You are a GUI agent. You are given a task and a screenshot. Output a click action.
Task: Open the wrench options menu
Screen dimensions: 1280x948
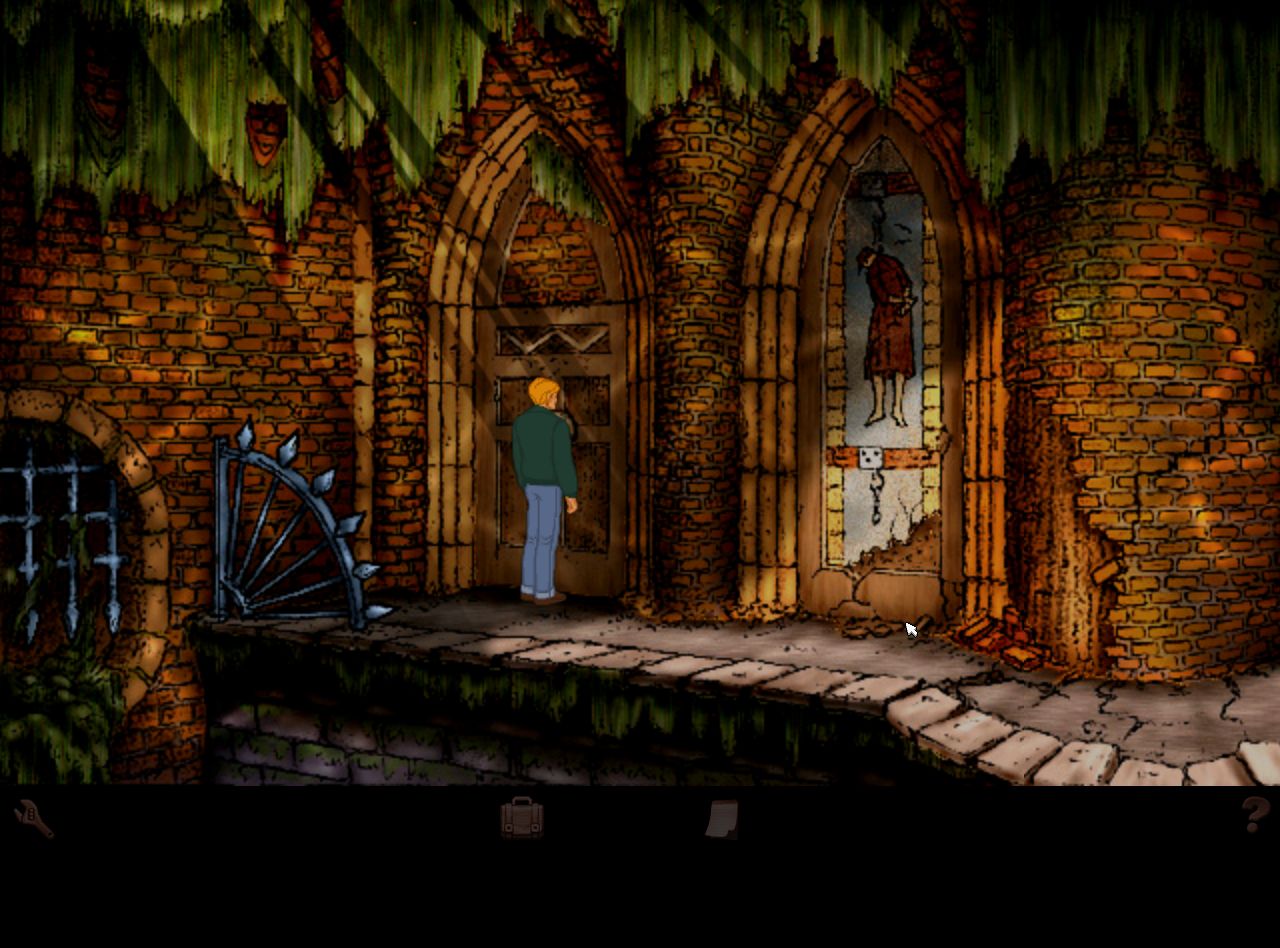click(x=33, y=819)
